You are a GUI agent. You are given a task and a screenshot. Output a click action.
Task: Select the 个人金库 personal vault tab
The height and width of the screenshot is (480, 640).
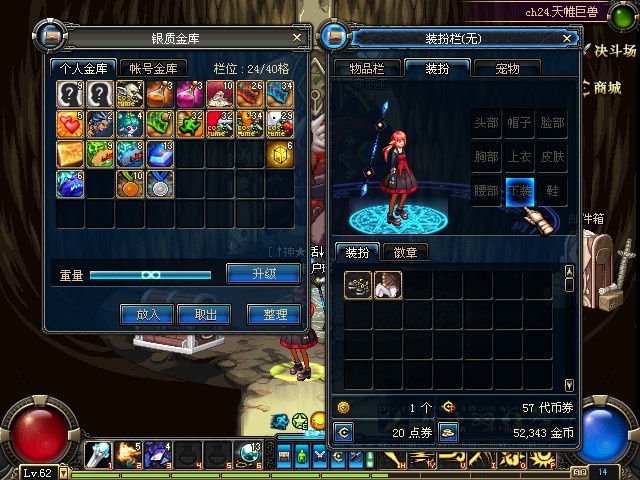(x=84, y=69)
